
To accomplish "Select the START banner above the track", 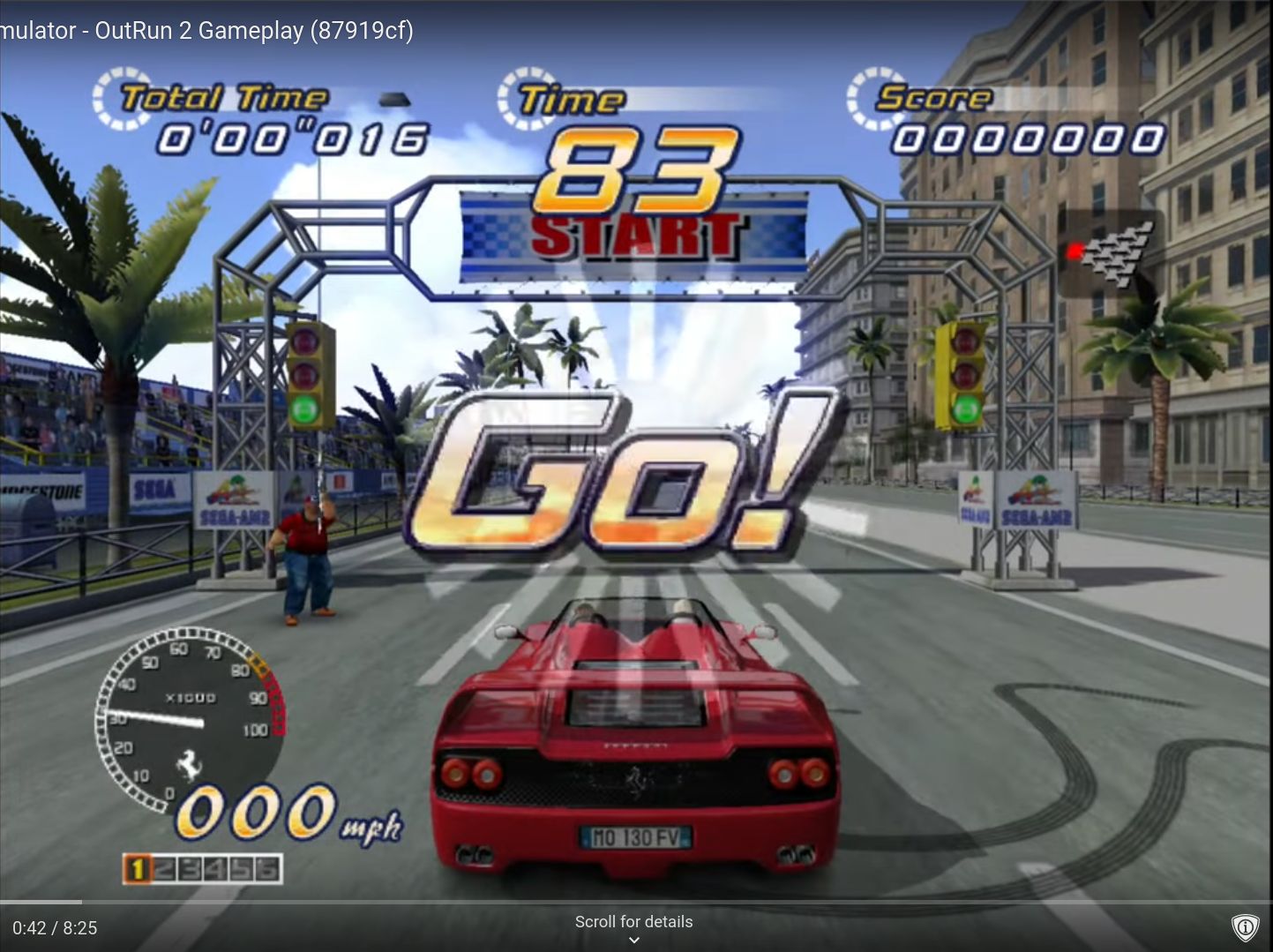I will (635, 234).
